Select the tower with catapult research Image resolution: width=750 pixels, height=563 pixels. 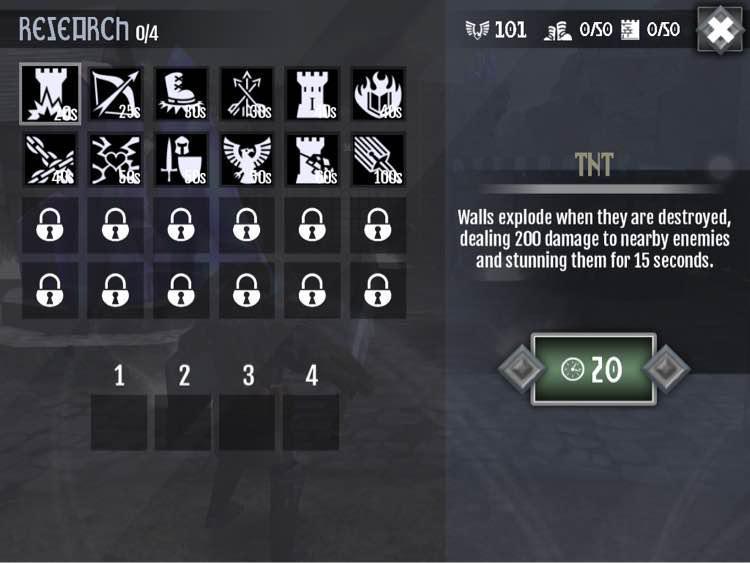312,160
